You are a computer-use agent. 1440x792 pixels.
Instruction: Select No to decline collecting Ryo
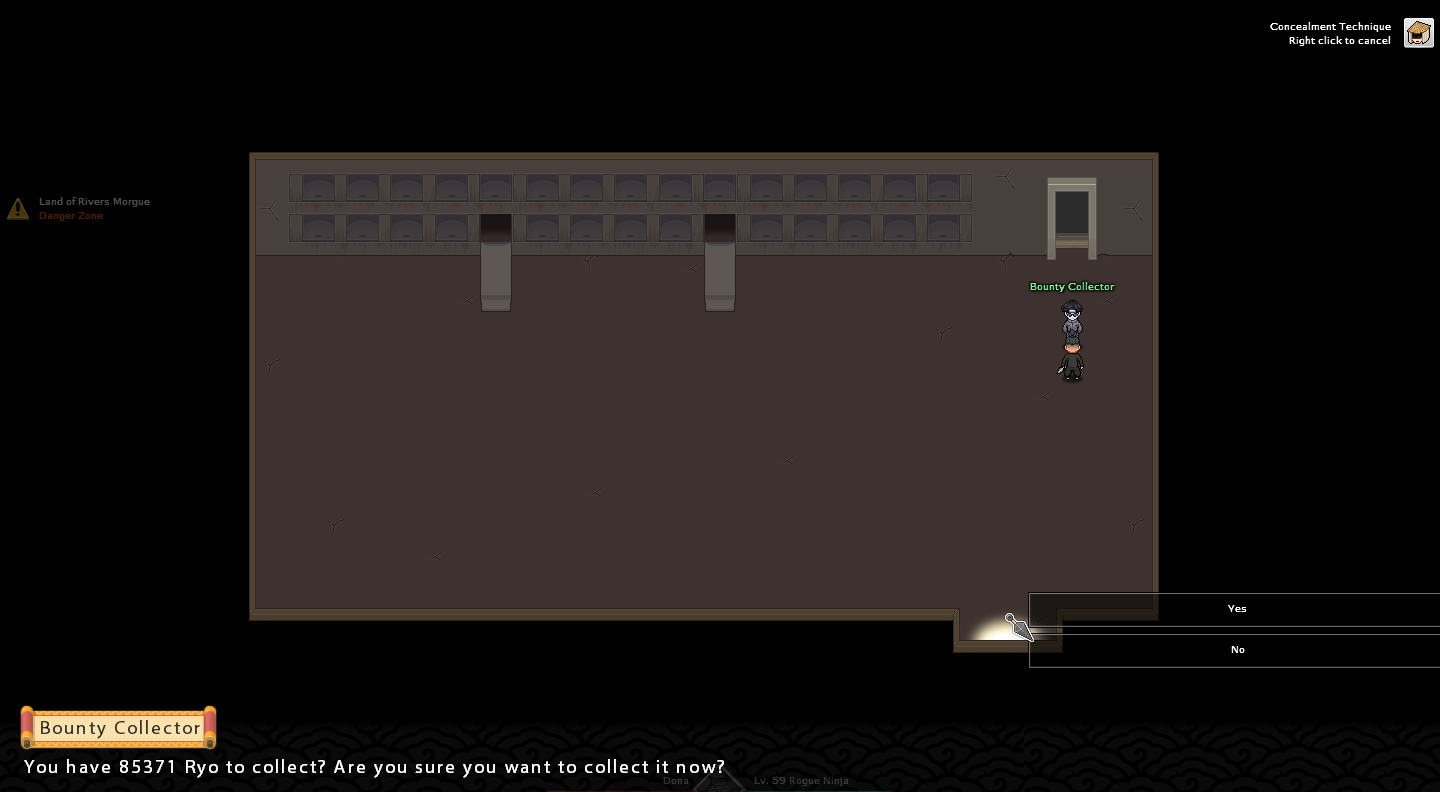click(1236, 650)
